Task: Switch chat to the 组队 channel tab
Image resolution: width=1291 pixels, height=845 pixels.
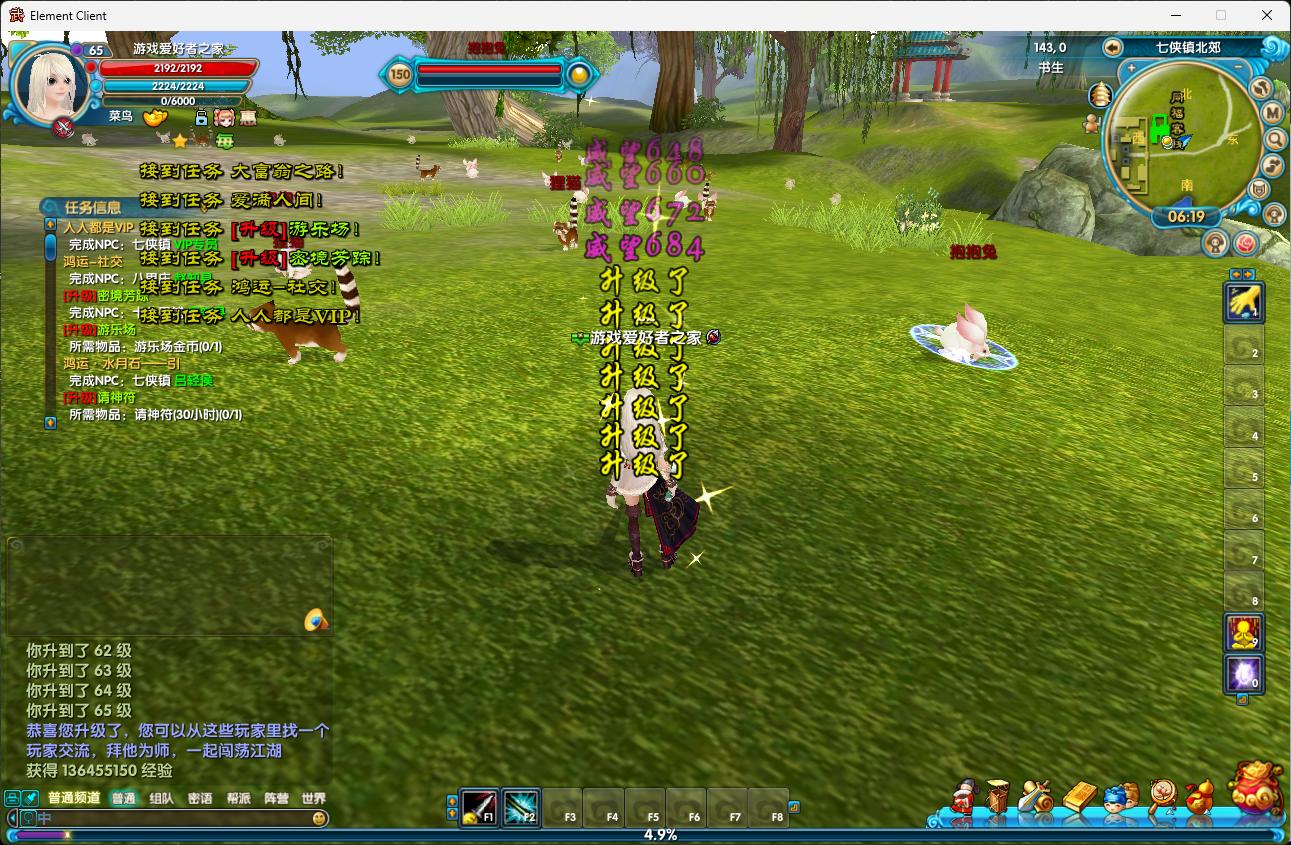Action: pos(161,798)
